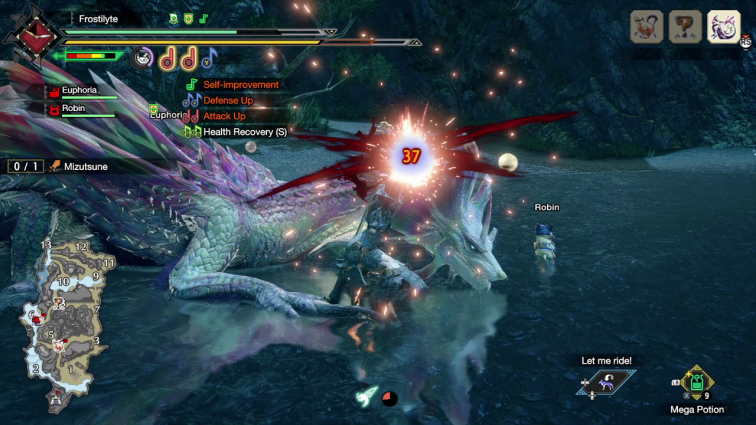
Task: Select the Attack Up melody entry
Action: [224, 116]
